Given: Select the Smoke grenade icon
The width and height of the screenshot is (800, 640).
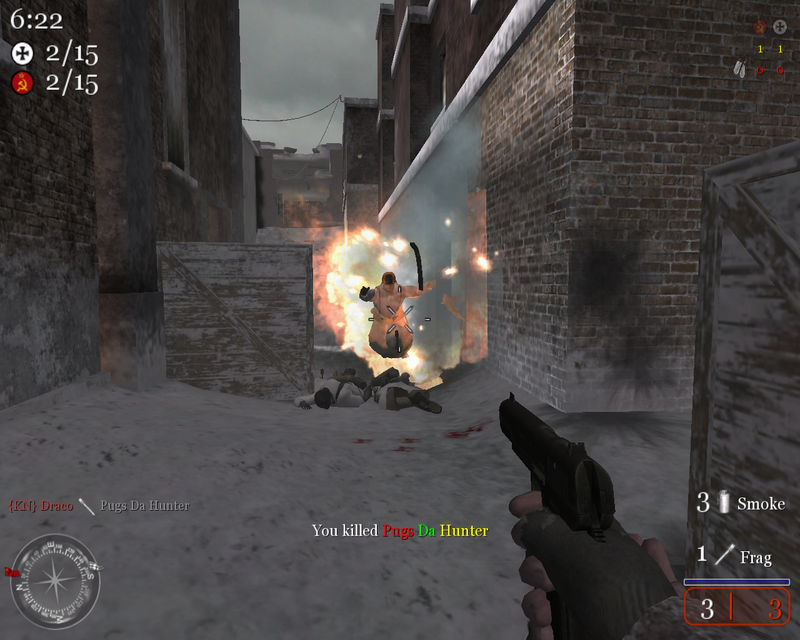Looking at the screenshot, I should click(x=725, y=504).
